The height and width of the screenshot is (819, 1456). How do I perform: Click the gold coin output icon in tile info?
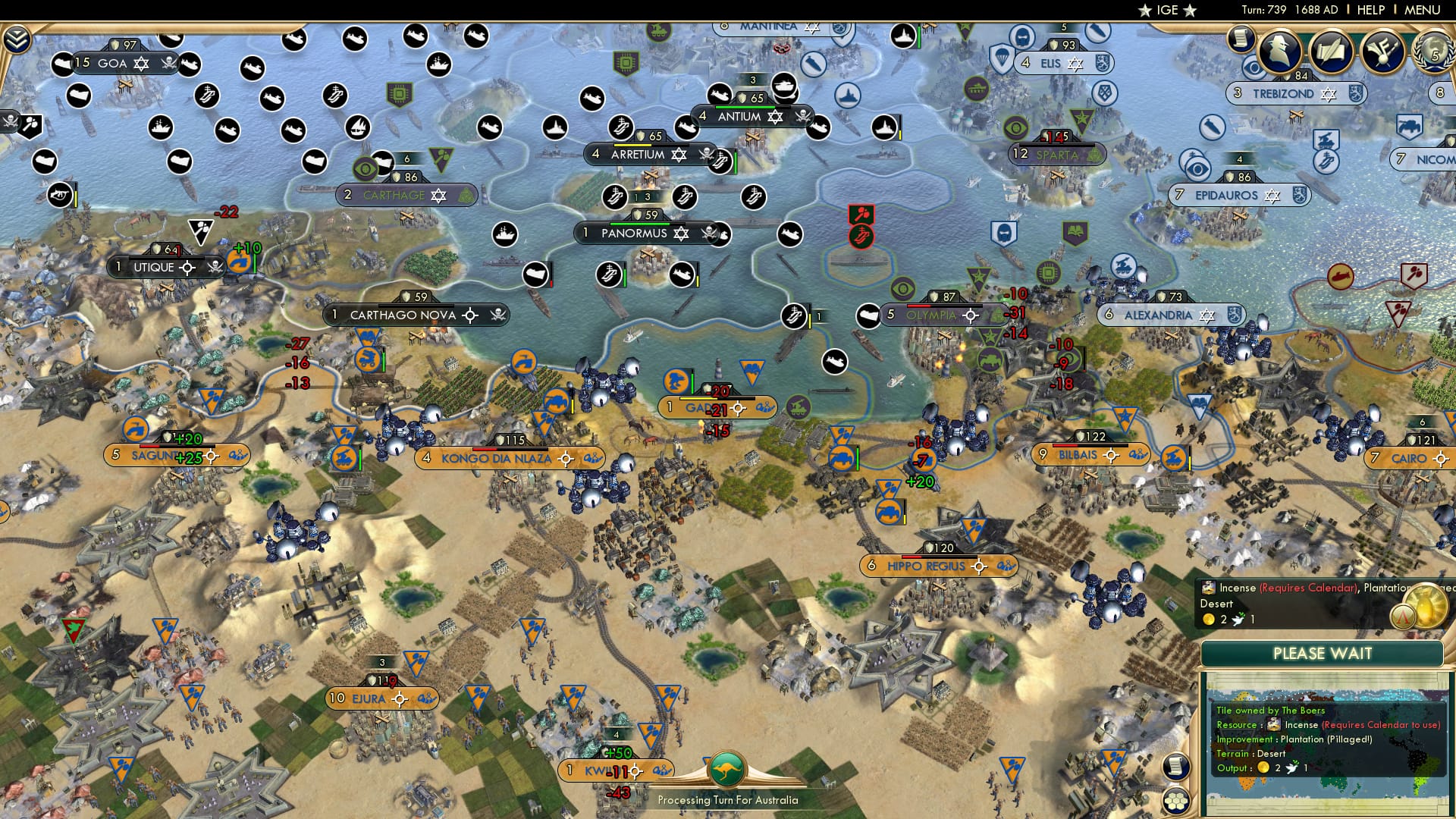click(x=1263, y=768)
